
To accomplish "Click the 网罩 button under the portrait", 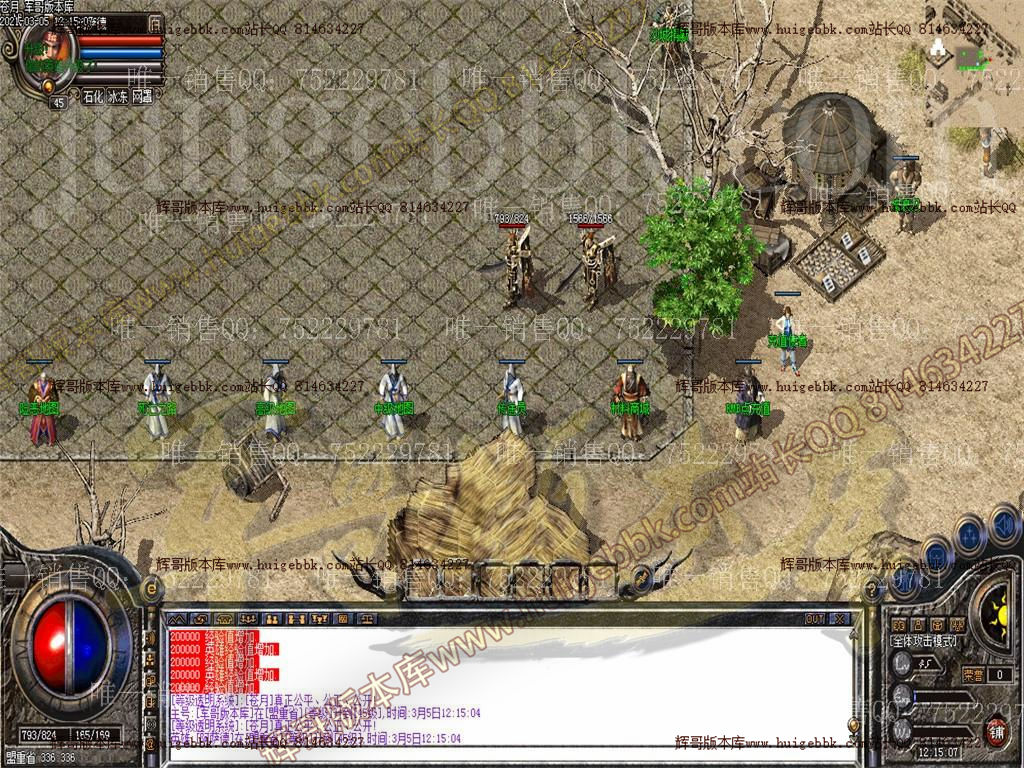I will pyautogui.click(x=143, y=97).
